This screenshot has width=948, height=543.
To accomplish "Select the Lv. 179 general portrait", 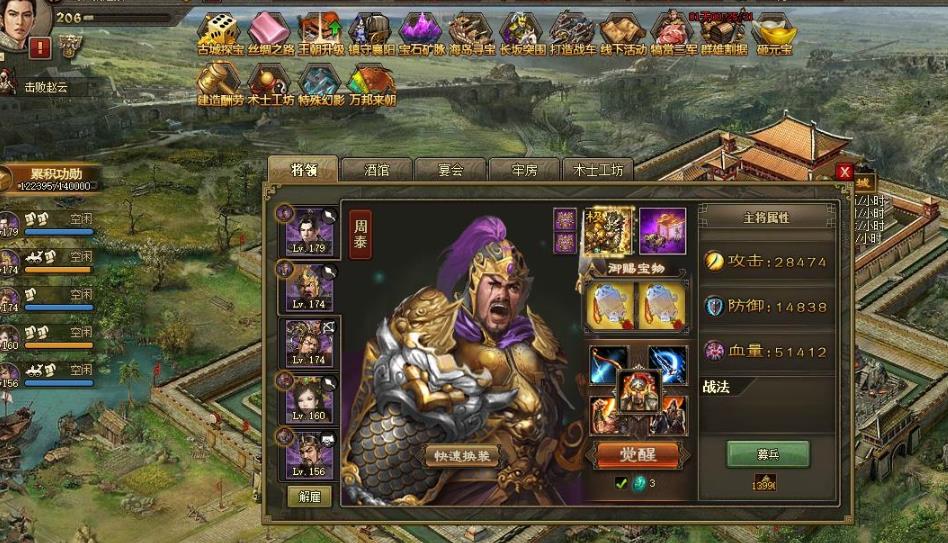I will [309, 232].
